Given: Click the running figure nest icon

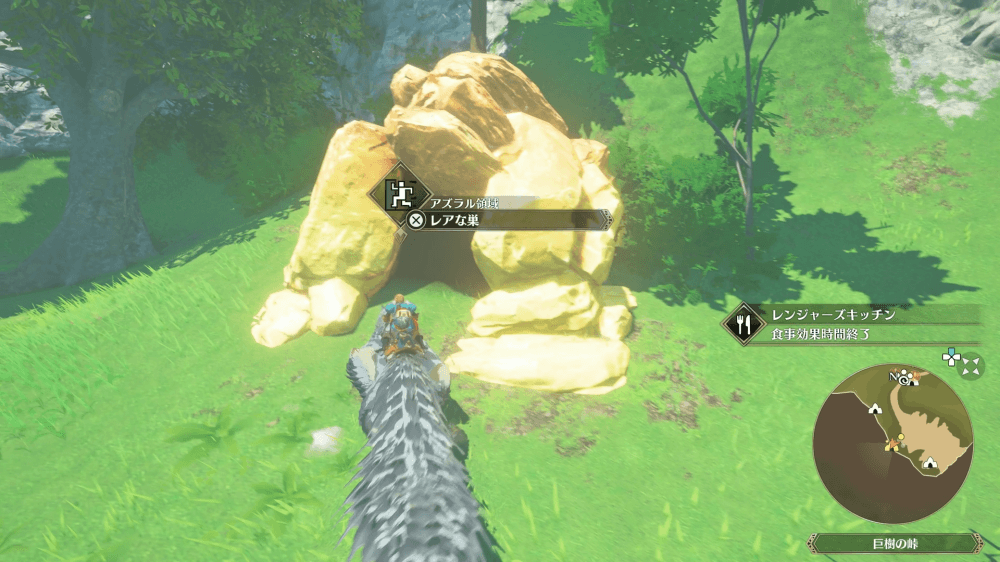Looking at the screenshot, I should (x=400, y=192).
